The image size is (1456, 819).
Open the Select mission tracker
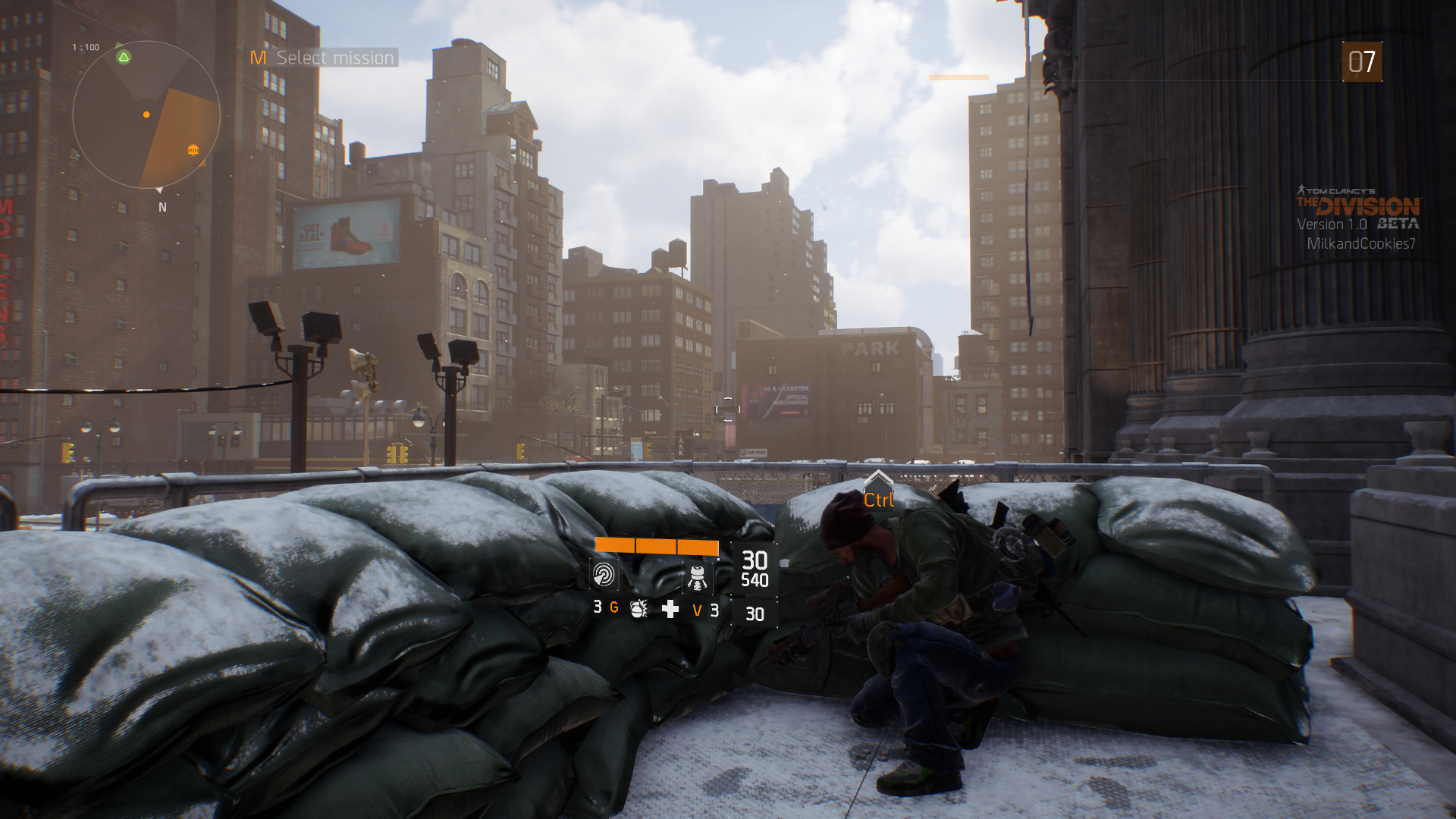(x=325, y=58)
